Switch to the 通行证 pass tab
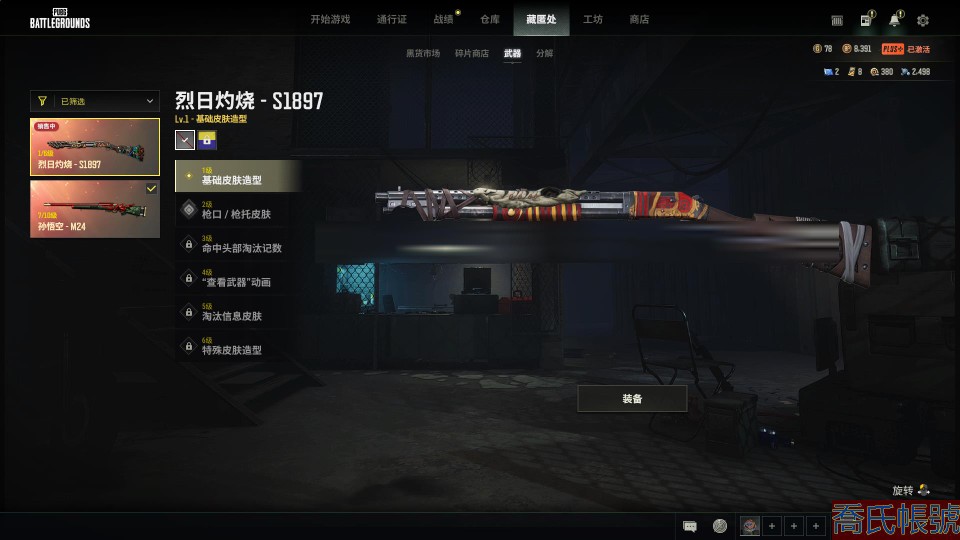Image resolution: width=960 pixels, height=540 pixels. [x=391, y=19]
